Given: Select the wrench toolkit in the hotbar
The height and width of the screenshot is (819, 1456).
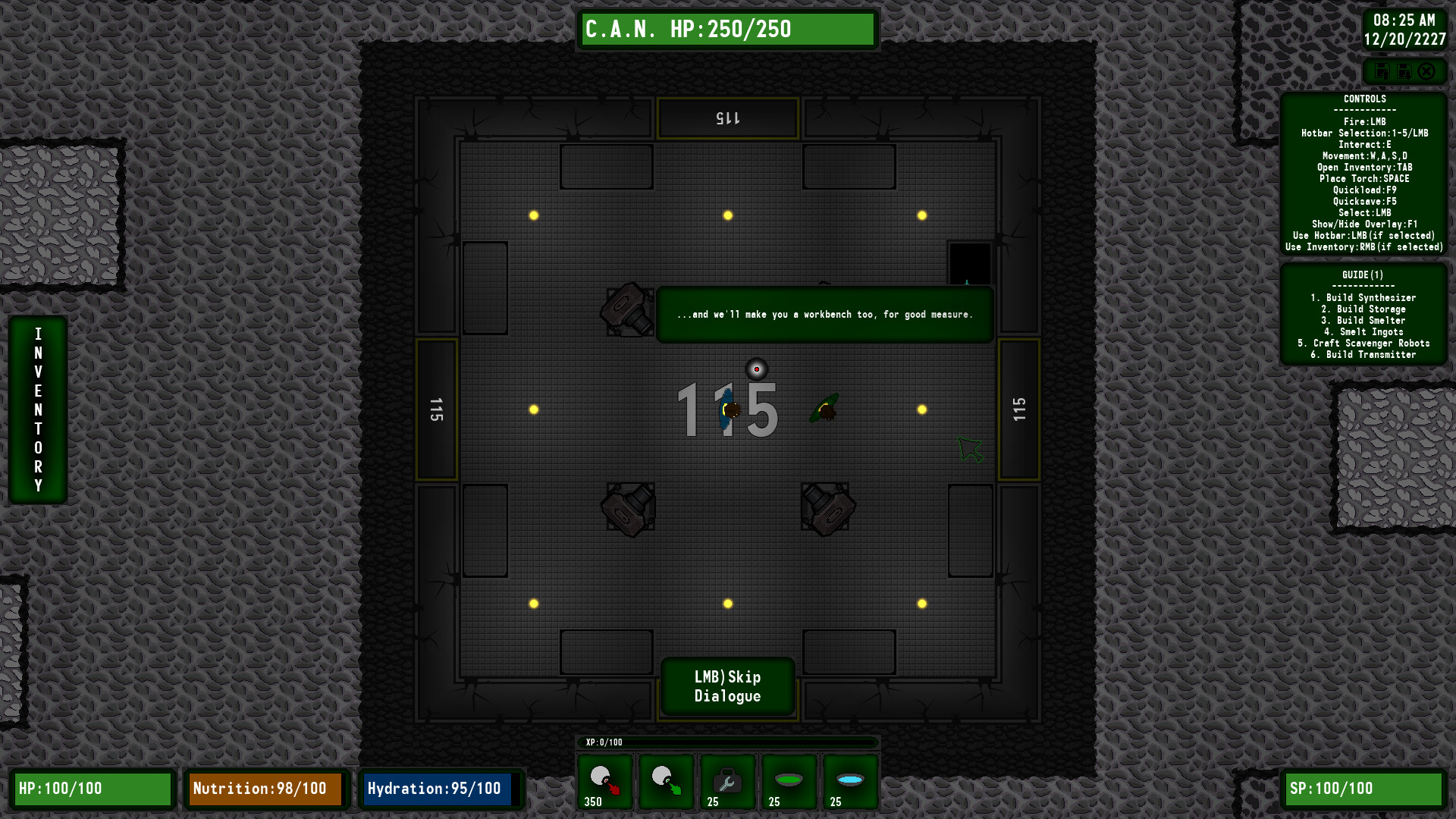Looking at the screenshot, I should 726,782.
